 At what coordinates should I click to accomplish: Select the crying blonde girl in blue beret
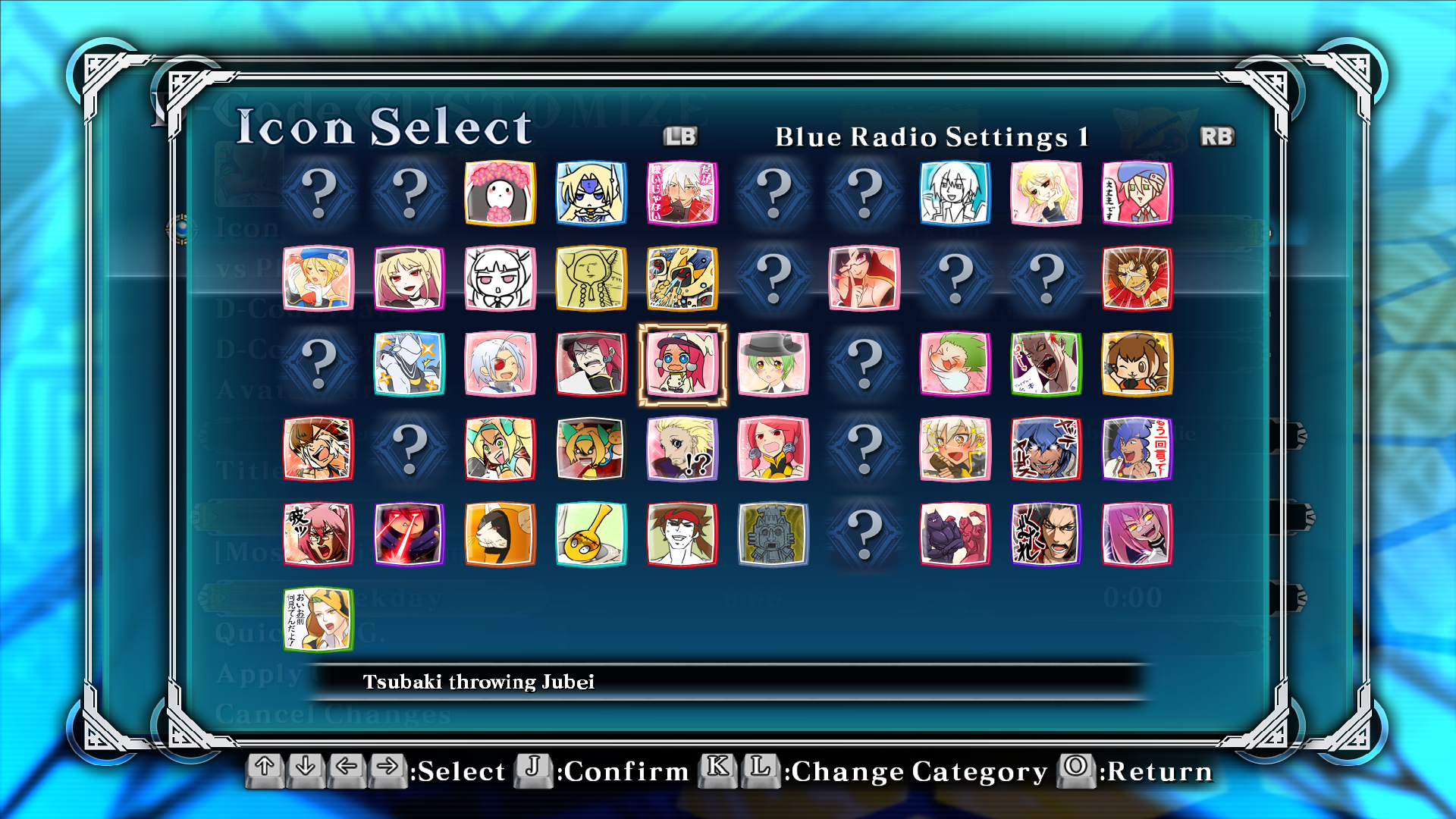[318, 278]
